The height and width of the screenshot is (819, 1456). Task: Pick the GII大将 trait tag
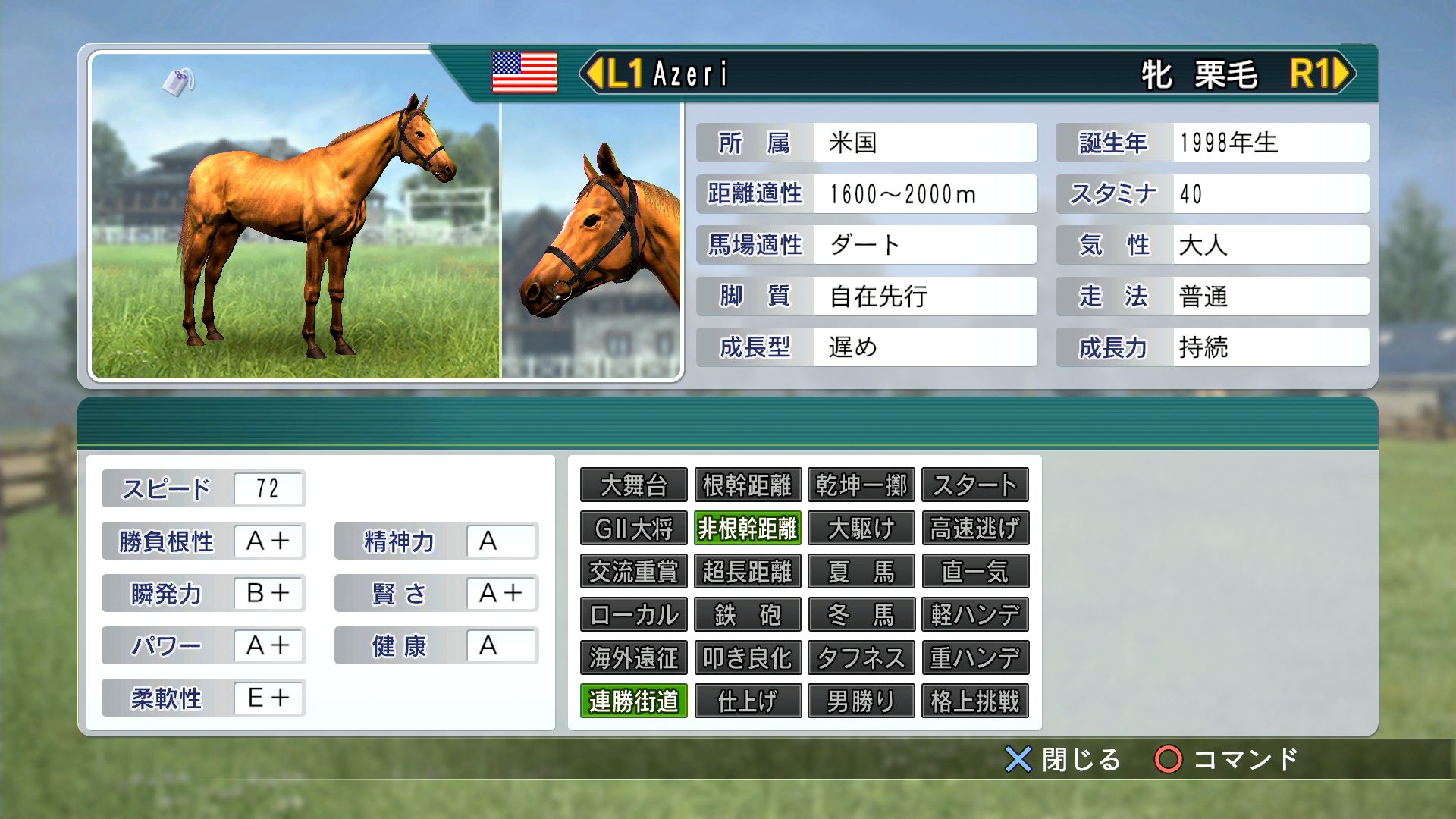tap(633, 529)
